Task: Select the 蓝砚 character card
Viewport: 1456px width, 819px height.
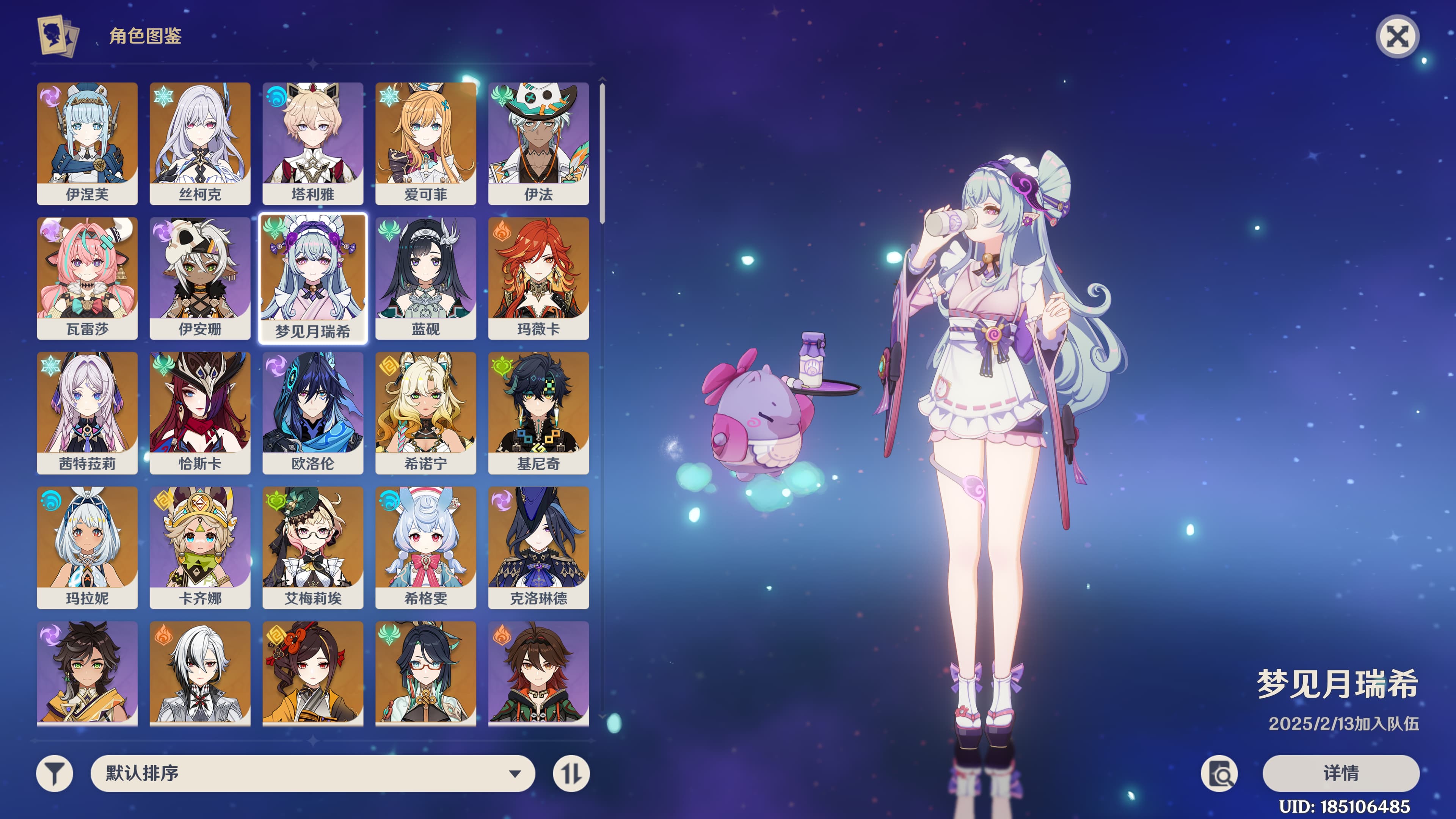Action: tap(425, 278)
